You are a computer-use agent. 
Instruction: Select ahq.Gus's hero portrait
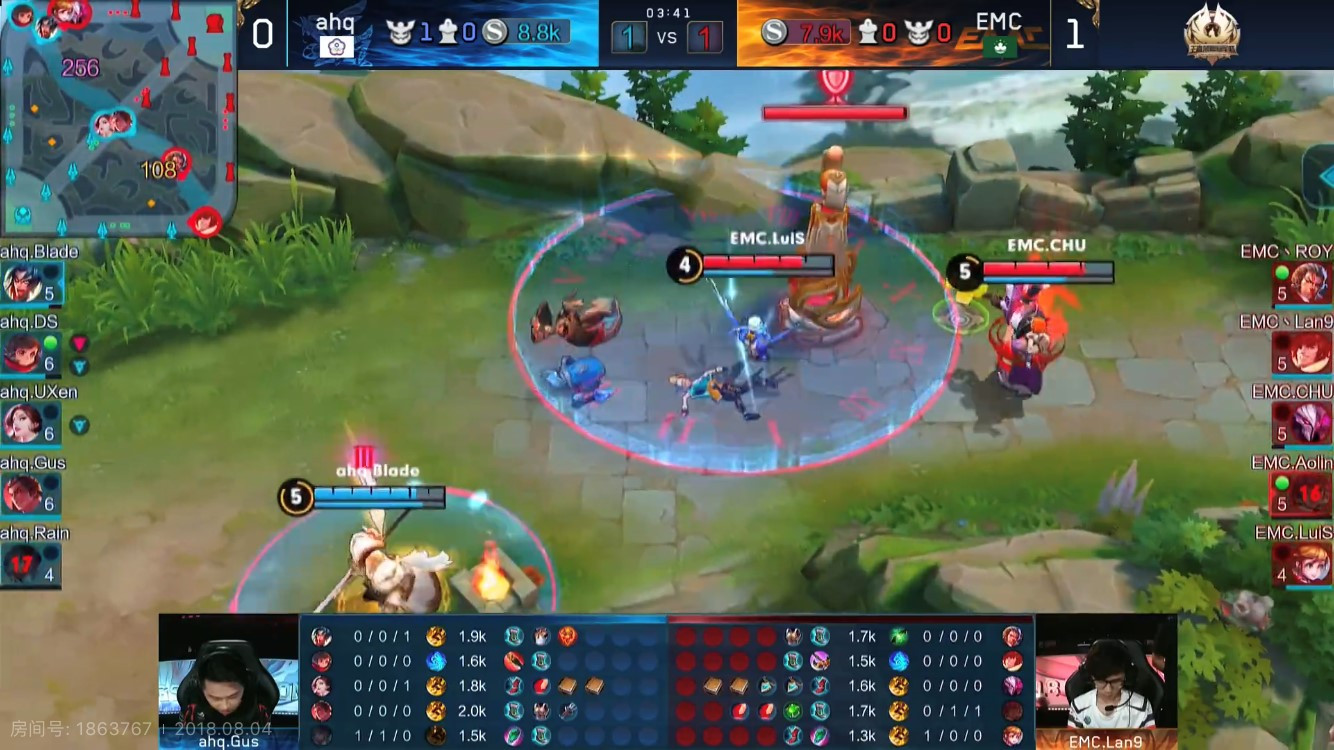22,493
